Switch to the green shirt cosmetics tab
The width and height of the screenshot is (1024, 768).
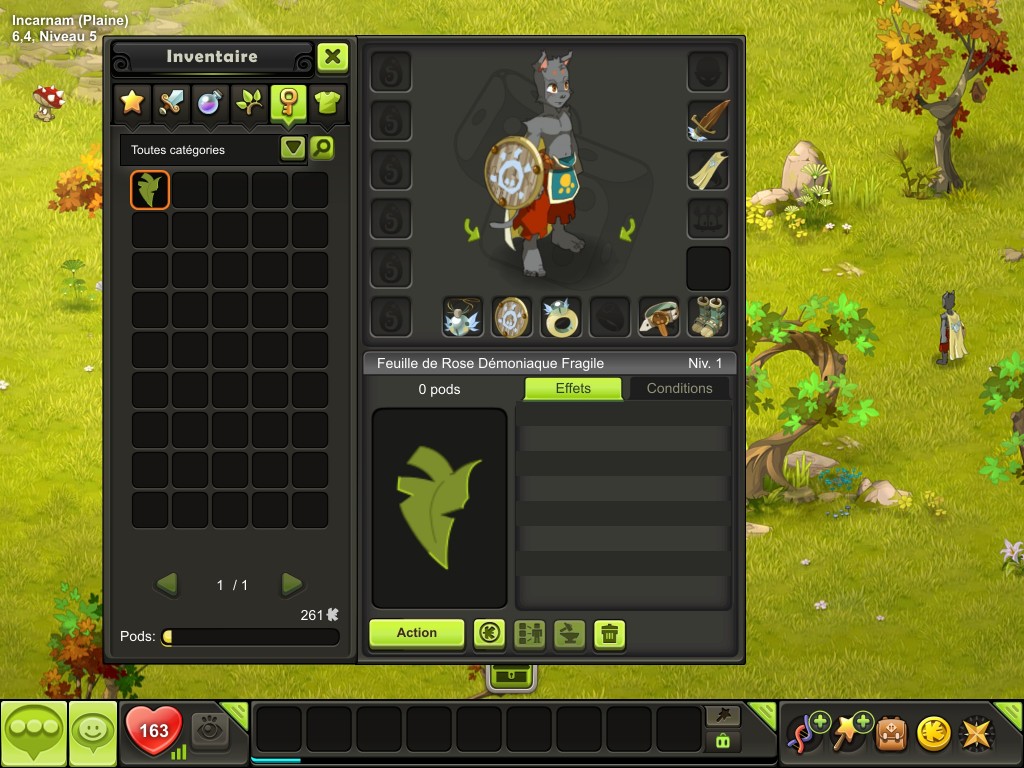(x=327, y=101)
